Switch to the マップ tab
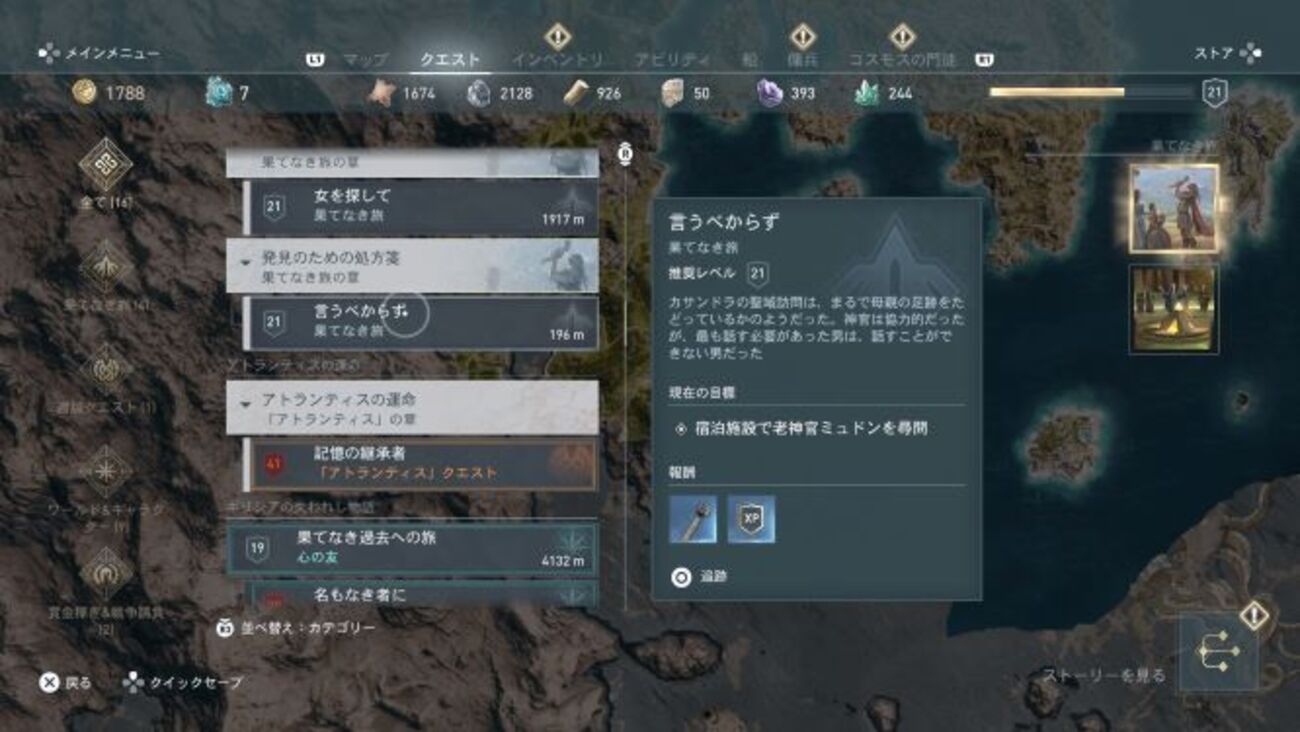 [x=365, y=60]
